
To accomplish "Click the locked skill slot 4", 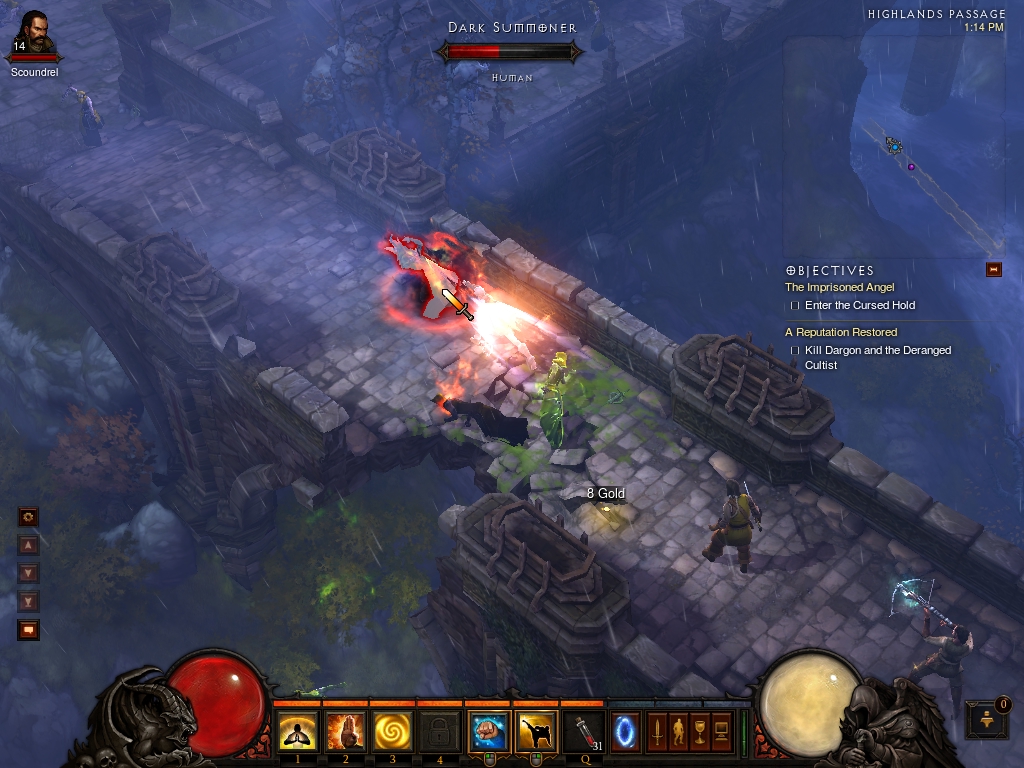I will pyautogui.click(x=440, y=733).
